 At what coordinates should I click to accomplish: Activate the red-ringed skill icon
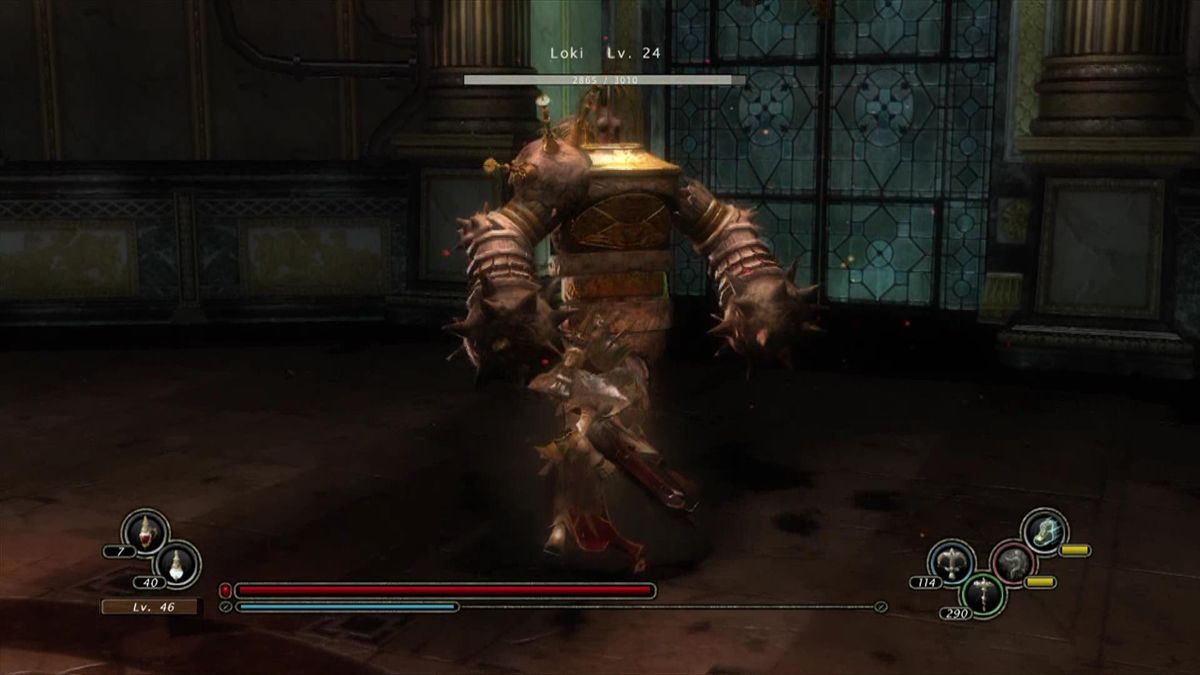coord(1012,562)
